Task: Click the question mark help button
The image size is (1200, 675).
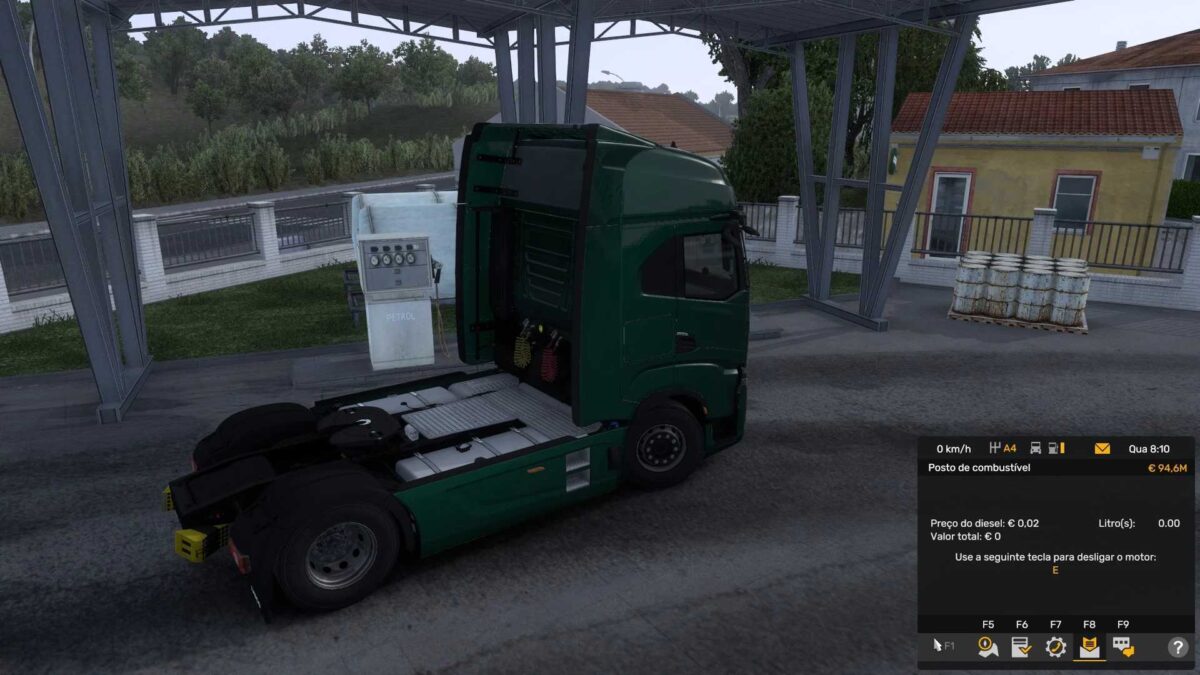Action: [1177, 647]
